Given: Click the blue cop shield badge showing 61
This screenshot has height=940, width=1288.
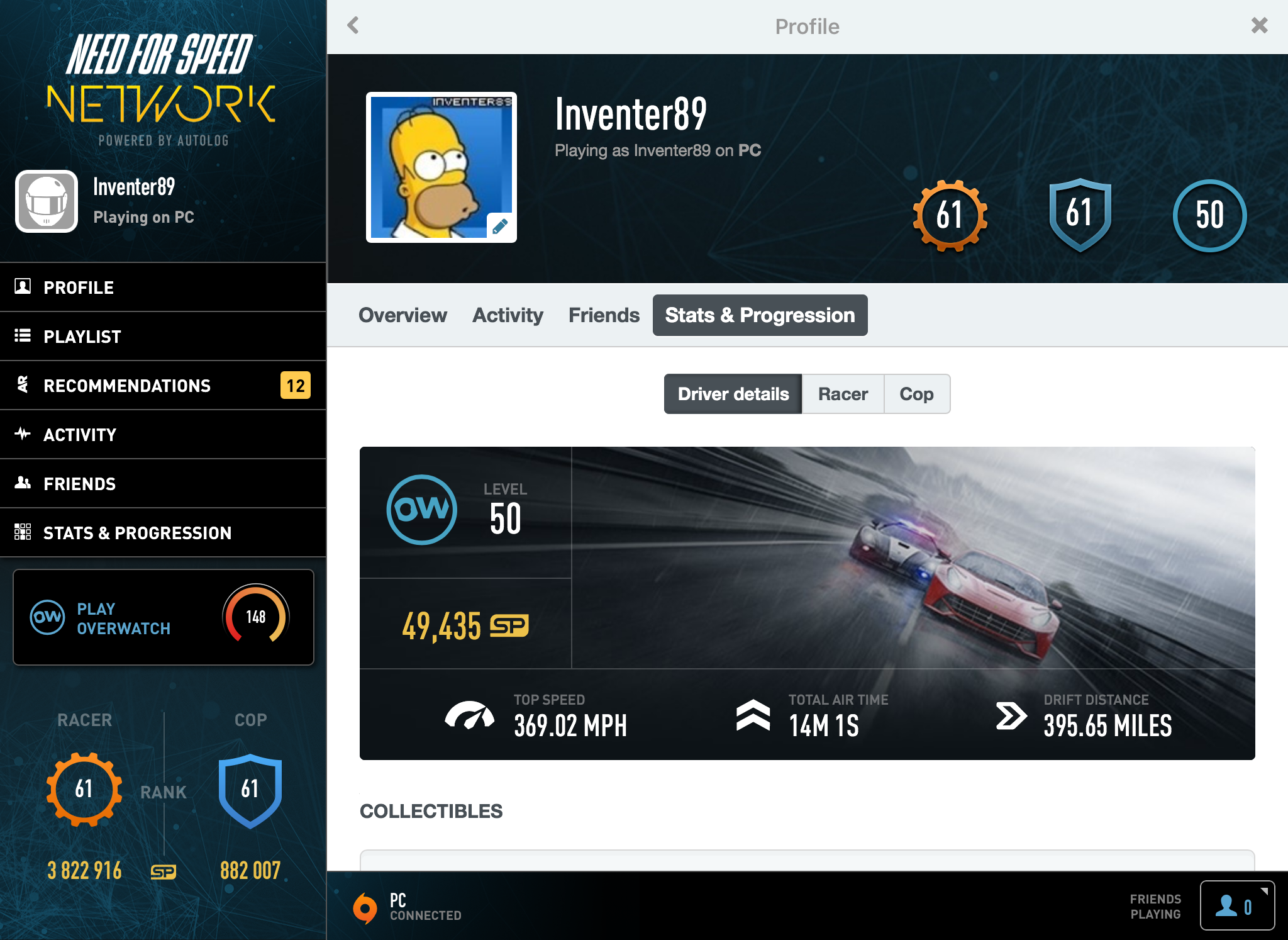Looking at the screenshot, I should pos(1079,215).
